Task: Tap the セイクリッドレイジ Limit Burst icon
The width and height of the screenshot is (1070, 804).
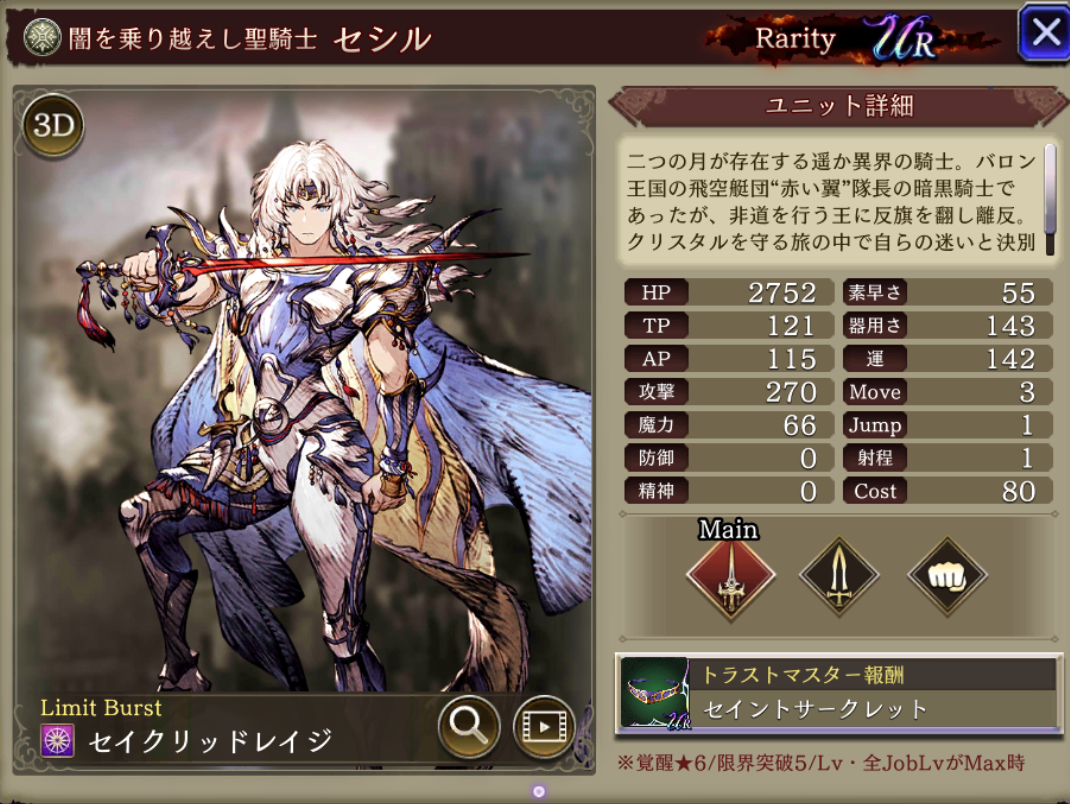Action: pyautogui.click(x=55, y=742)
